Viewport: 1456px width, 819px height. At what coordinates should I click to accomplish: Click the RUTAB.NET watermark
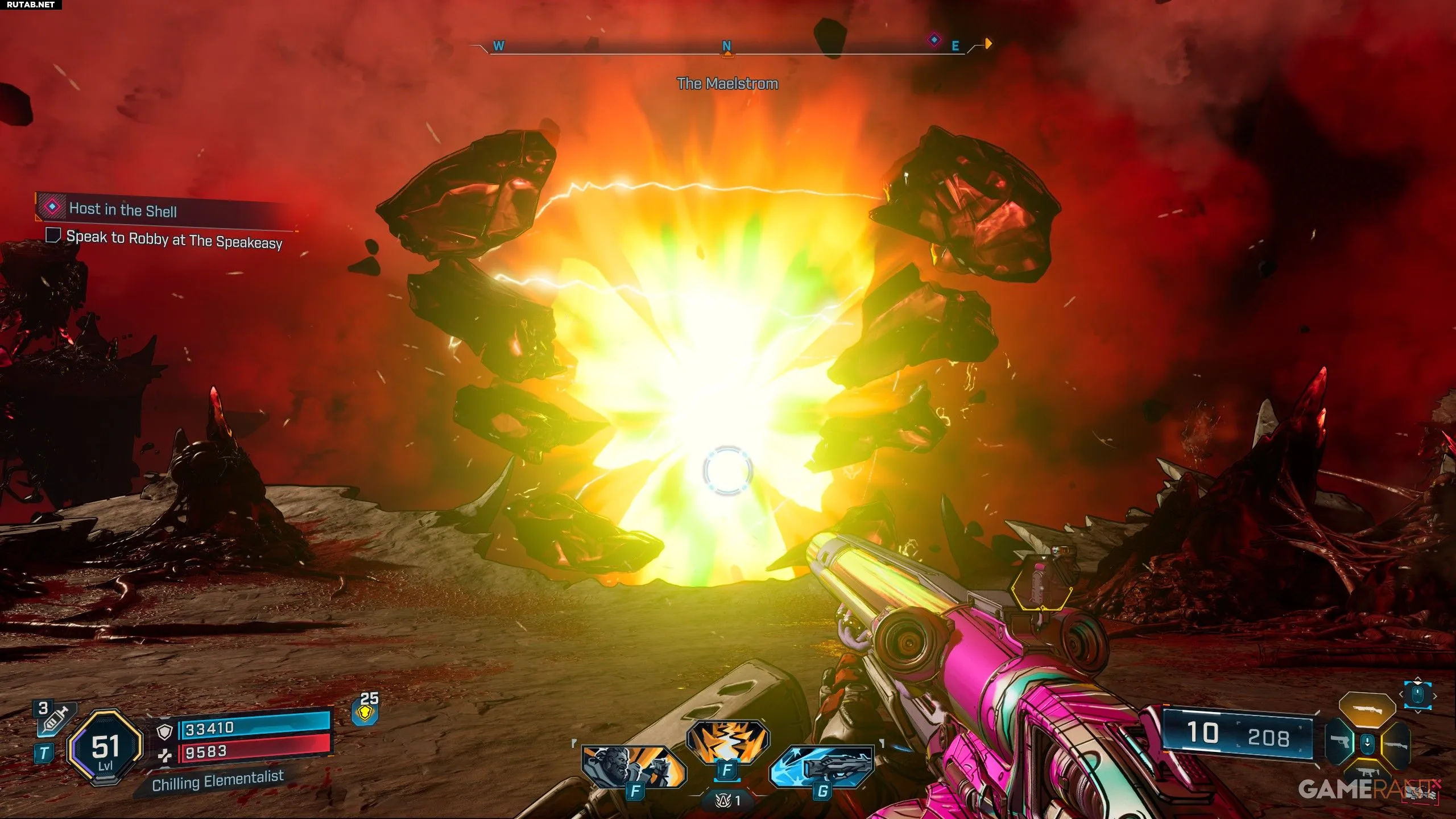pos(31,5)
